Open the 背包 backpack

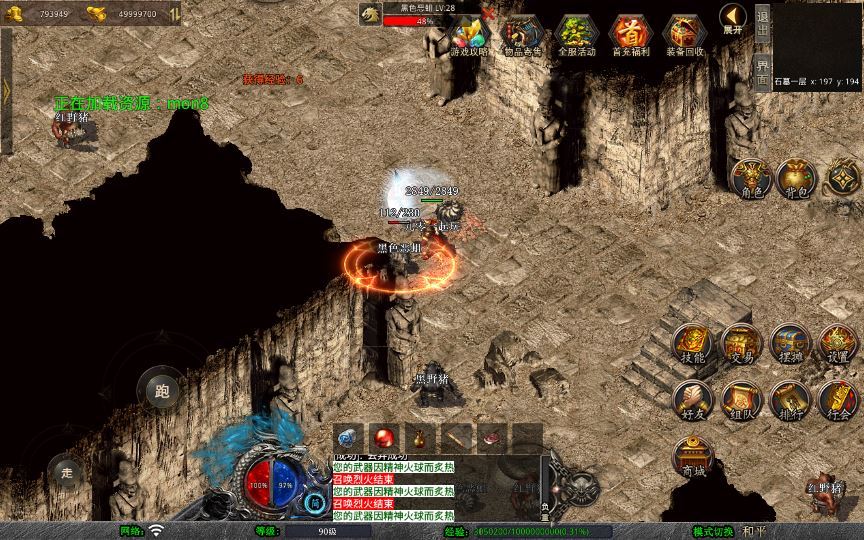(797, 178)
